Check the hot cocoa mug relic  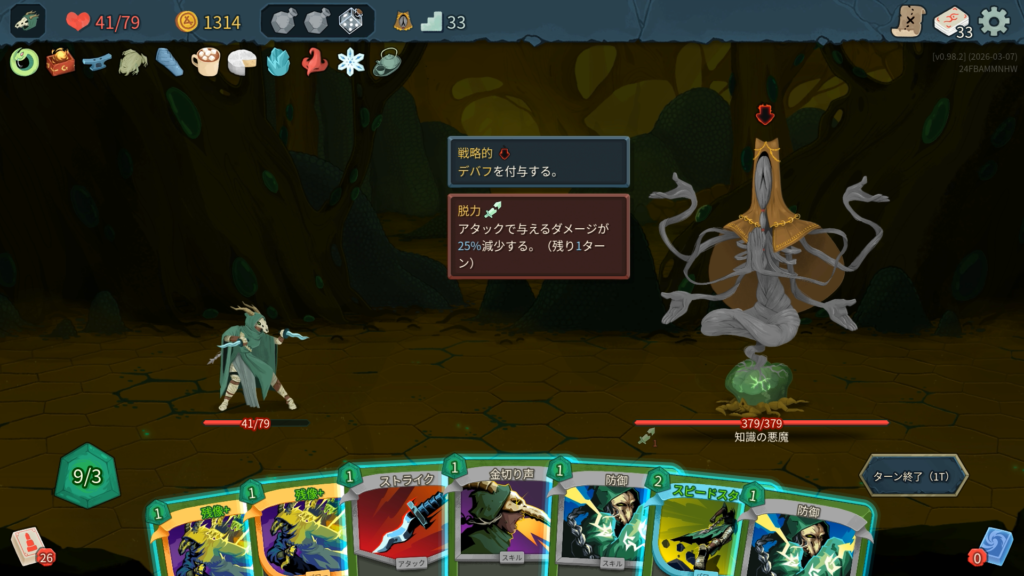pos(205,62)
